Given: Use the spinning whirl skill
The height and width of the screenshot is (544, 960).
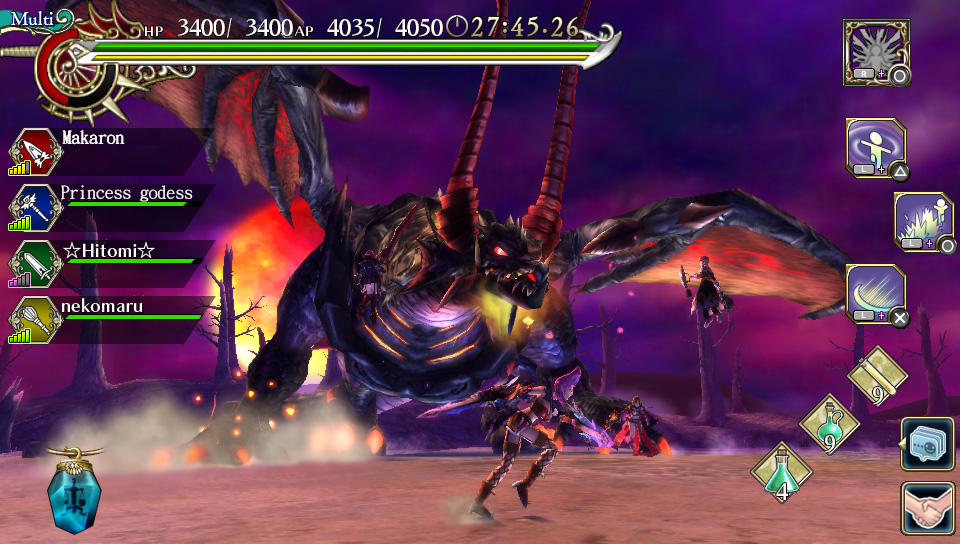Looking at the screenshot, I should 875,149.
